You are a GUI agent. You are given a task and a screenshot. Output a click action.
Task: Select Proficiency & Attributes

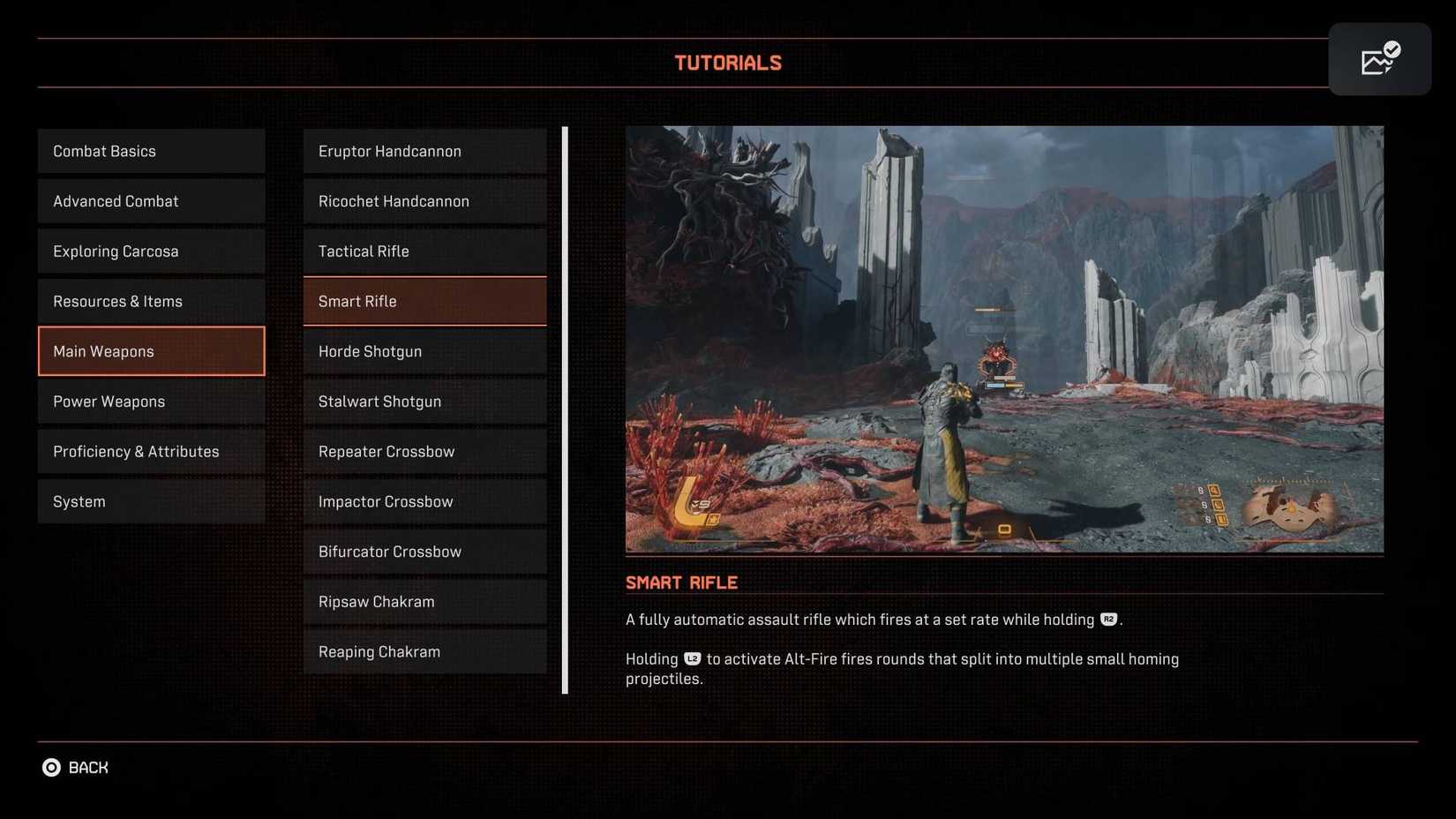[x=150, y=451]
